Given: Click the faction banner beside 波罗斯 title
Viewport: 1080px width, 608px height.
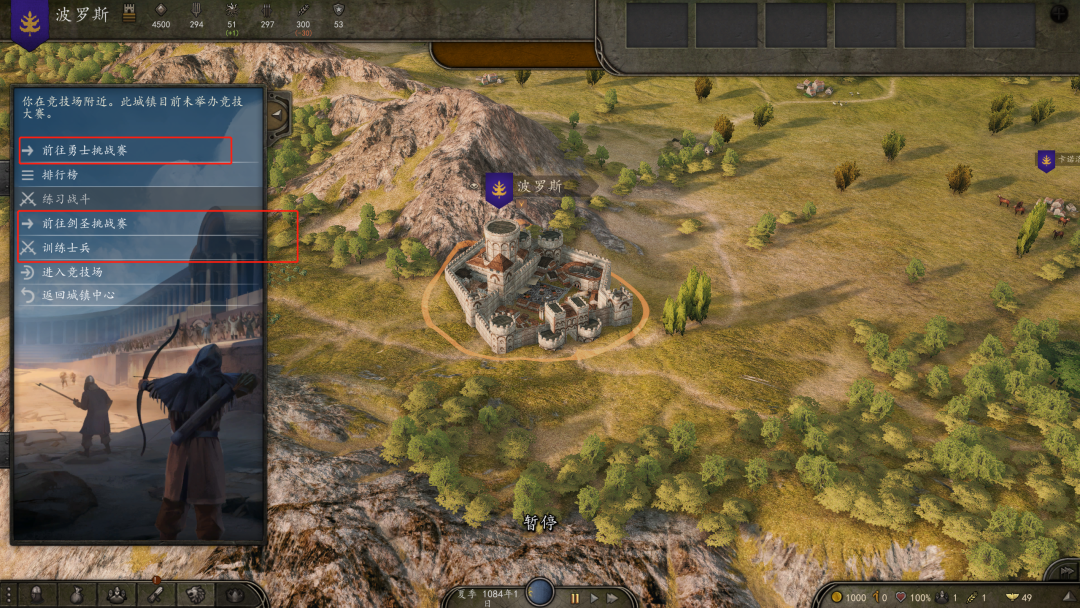Looking at the screenshot, I should tap(30, 25).
